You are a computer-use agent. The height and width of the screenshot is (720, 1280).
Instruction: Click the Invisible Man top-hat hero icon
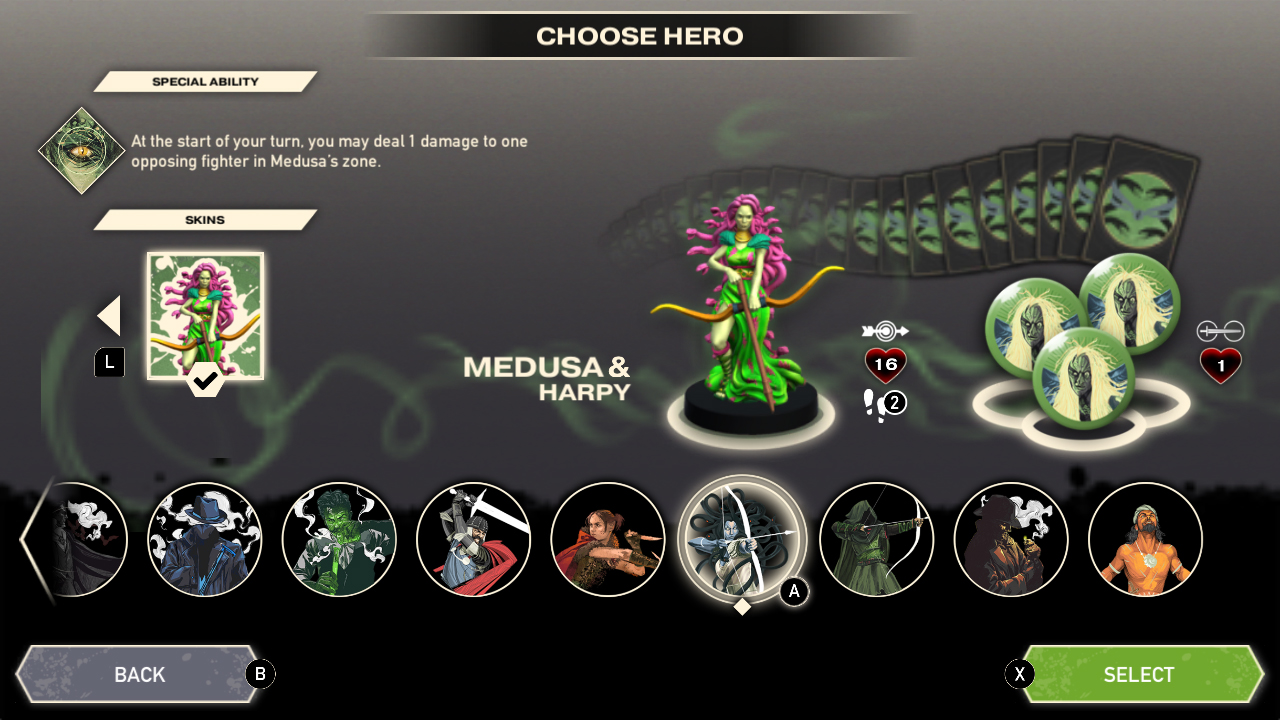(x=205, y=539)
